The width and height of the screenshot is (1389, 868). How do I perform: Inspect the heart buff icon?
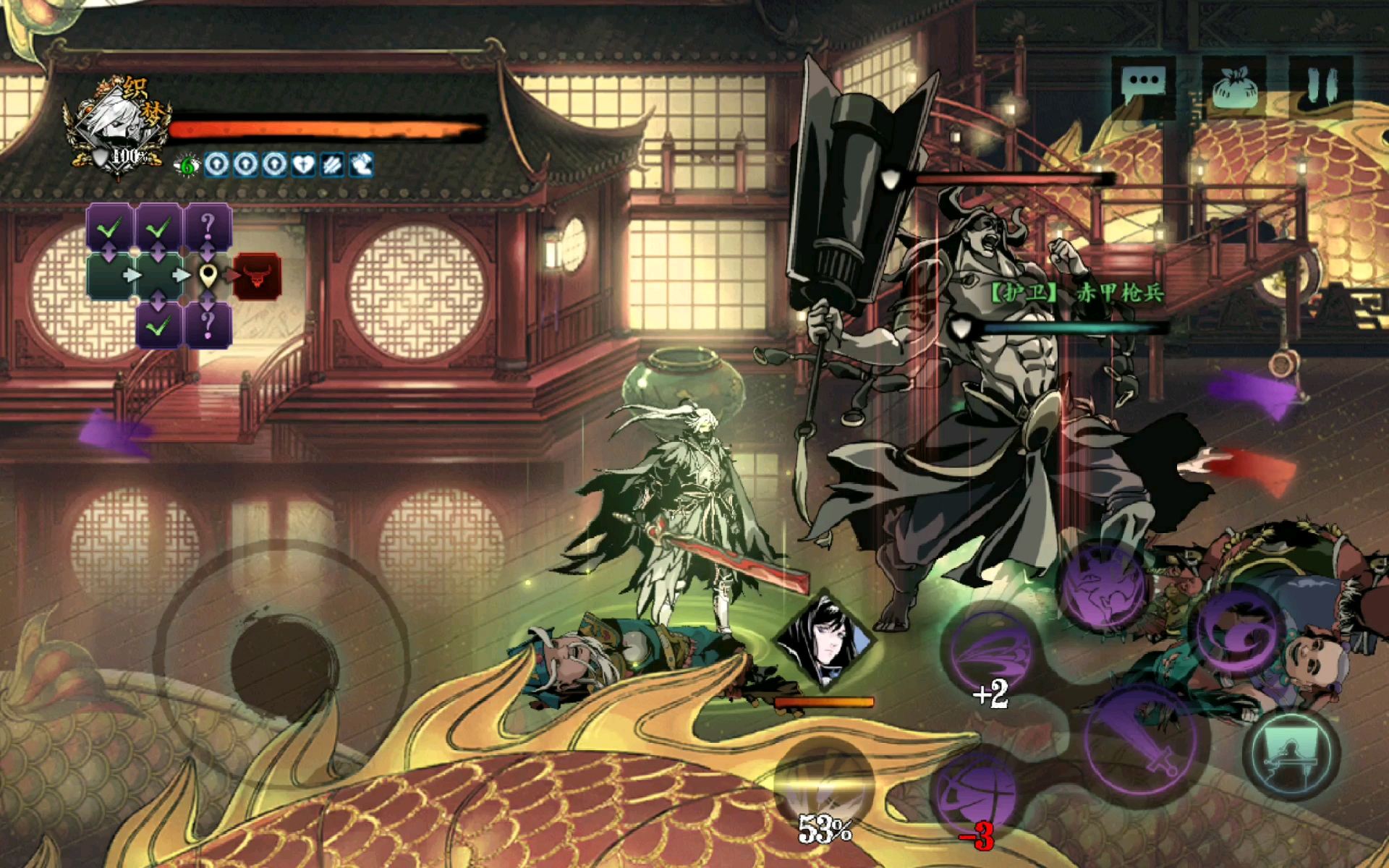[303, 166]
